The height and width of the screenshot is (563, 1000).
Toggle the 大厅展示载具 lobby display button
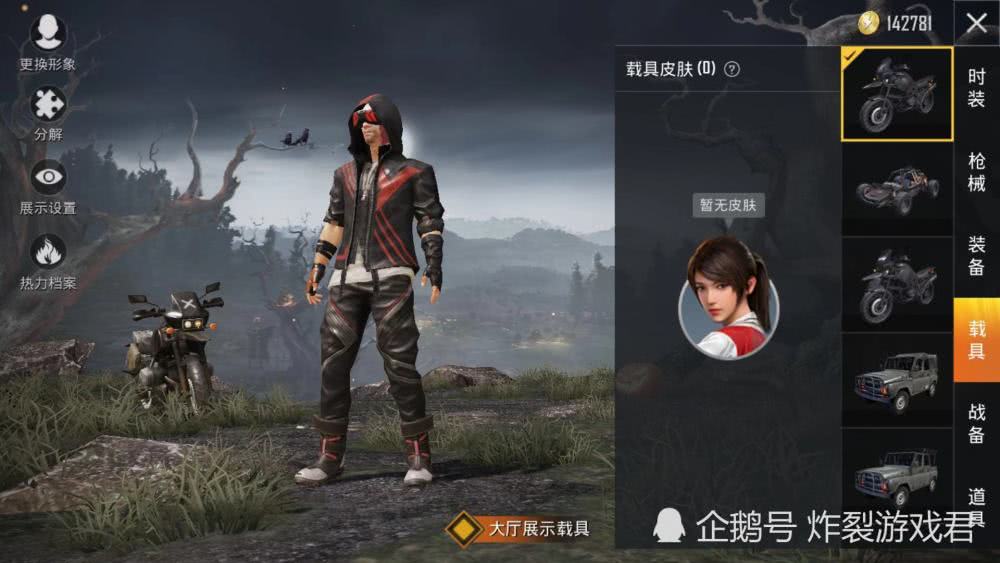tap(520, 529)
